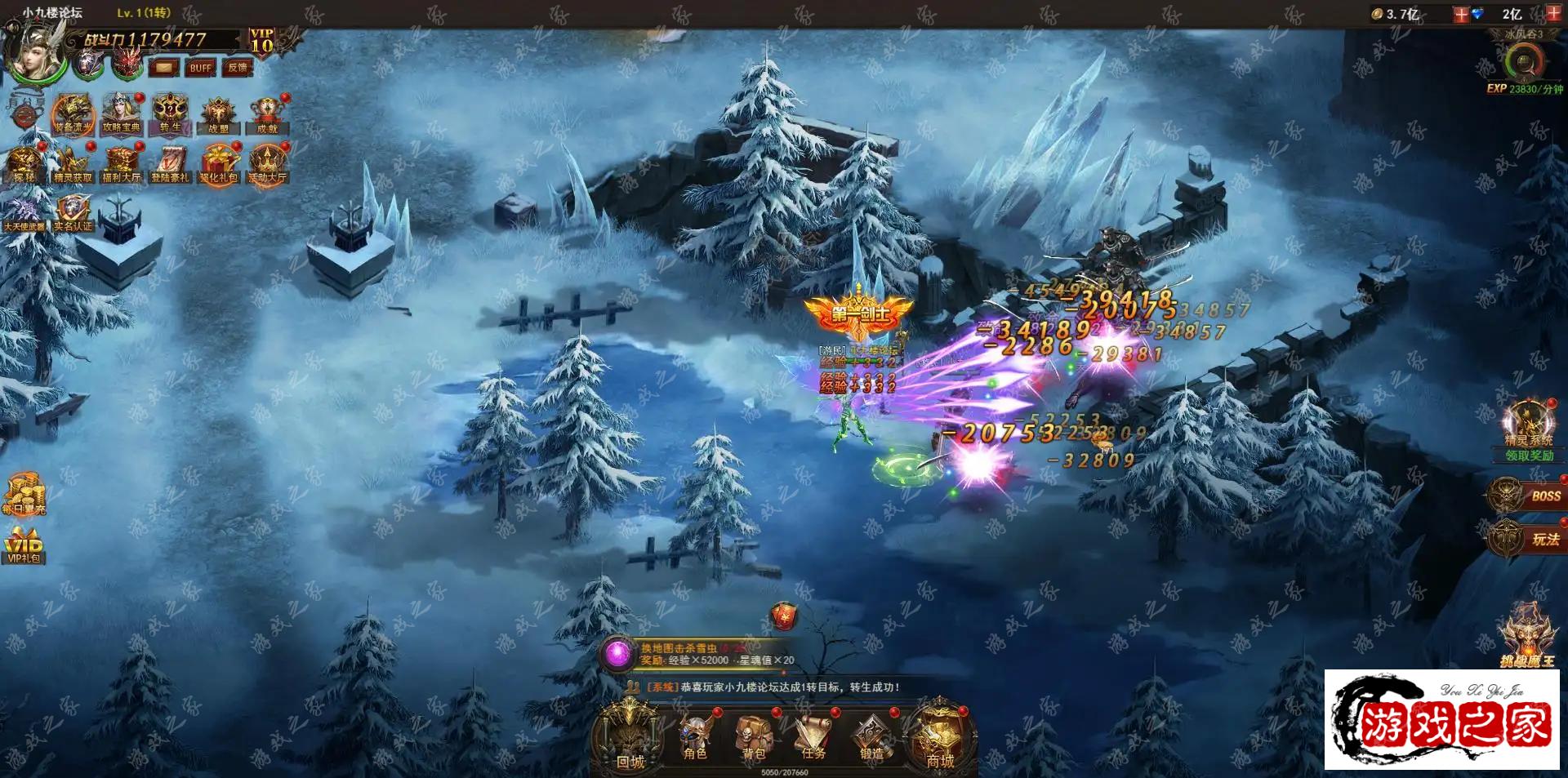Viewport: 1568px width, 778px height.
Task: Open the 福利大厅 welfare hall chest
Action: [x=121, y=163]
